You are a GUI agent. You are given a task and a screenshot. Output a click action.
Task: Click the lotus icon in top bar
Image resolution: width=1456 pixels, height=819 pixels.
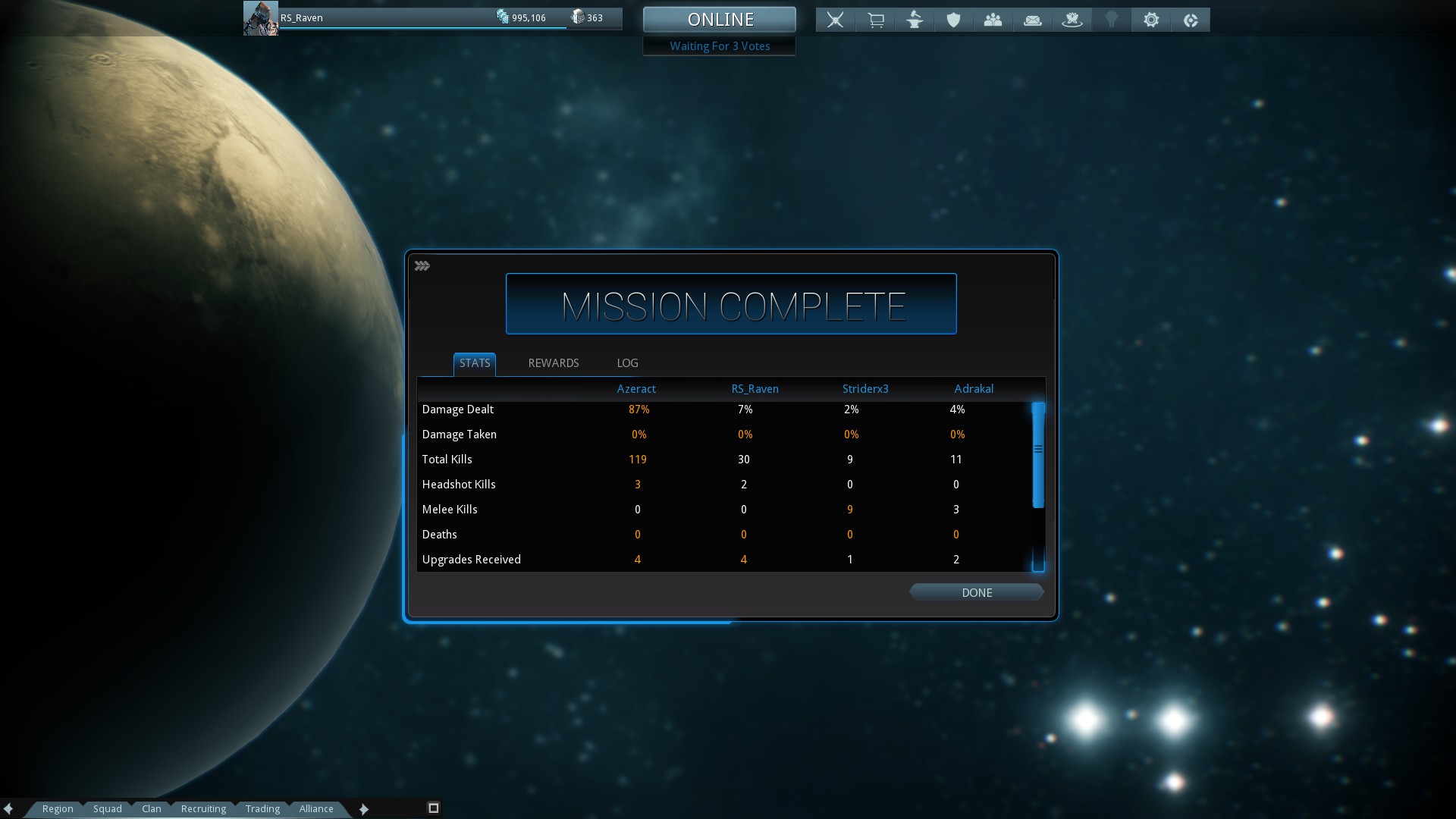point(1072,20)
